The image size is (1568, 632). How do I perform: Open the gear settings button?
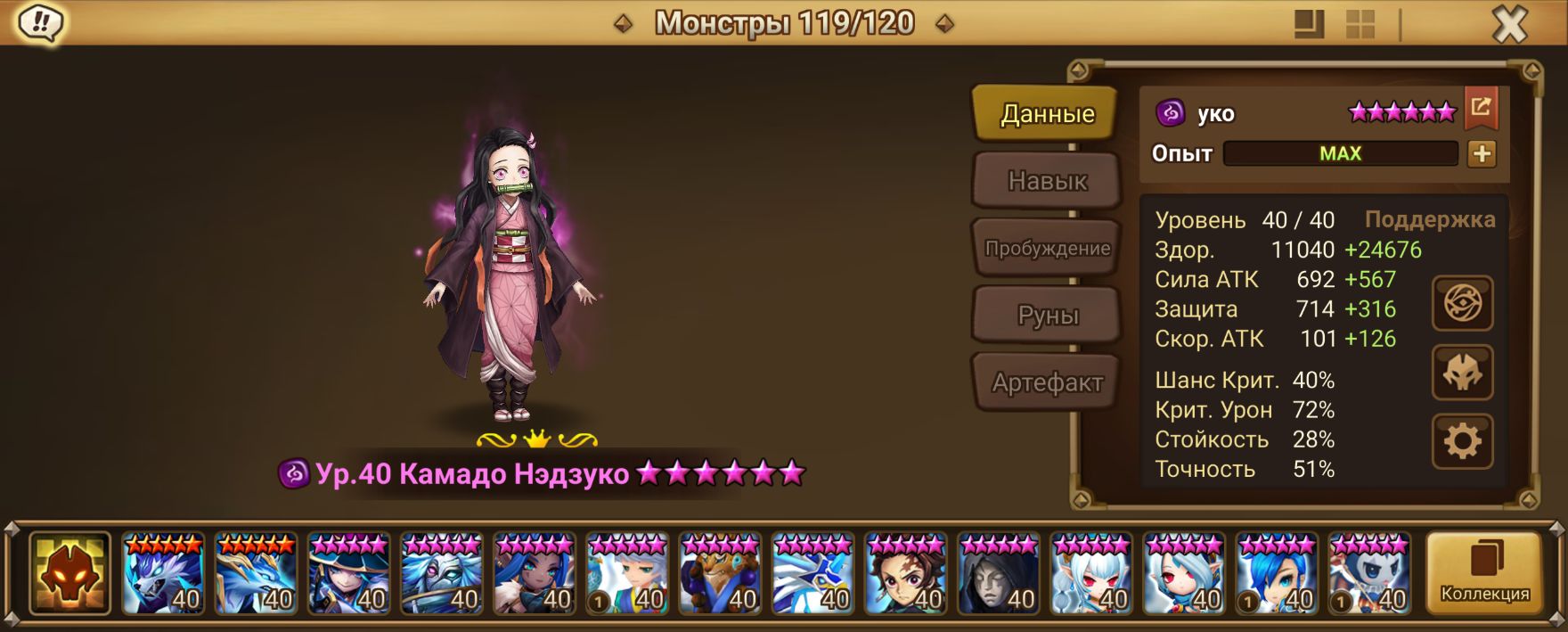pos(1462,441)
